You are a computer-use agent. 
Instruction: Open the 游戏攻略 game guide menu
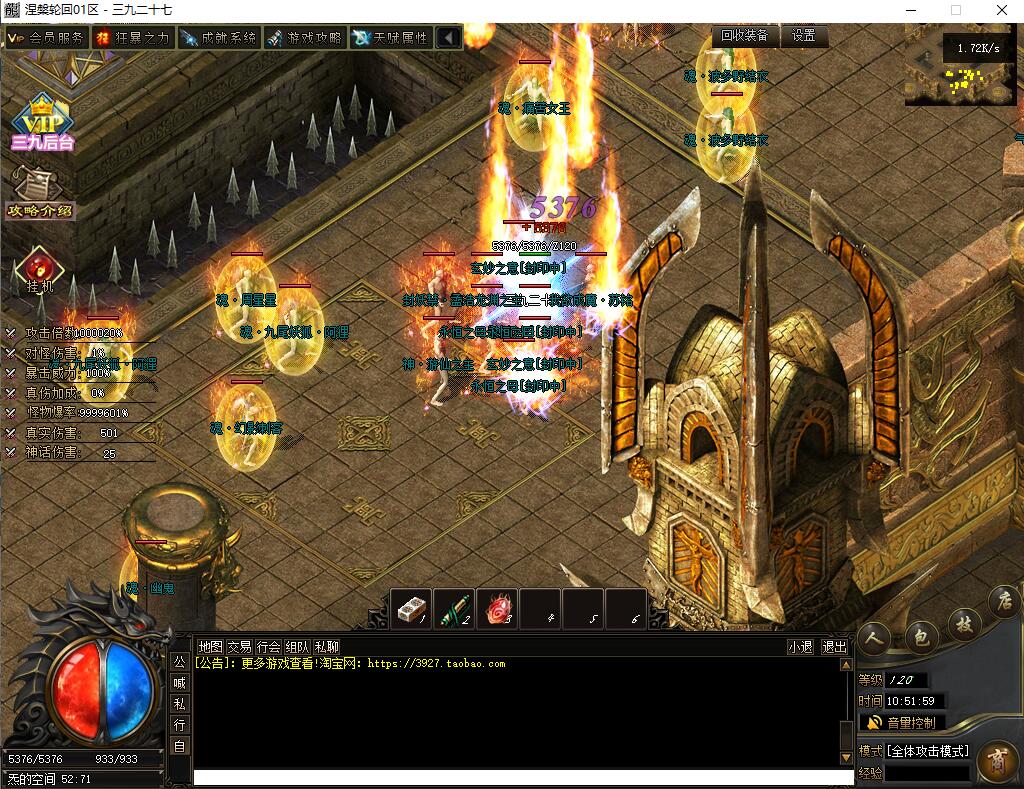[x=304, y=37]
